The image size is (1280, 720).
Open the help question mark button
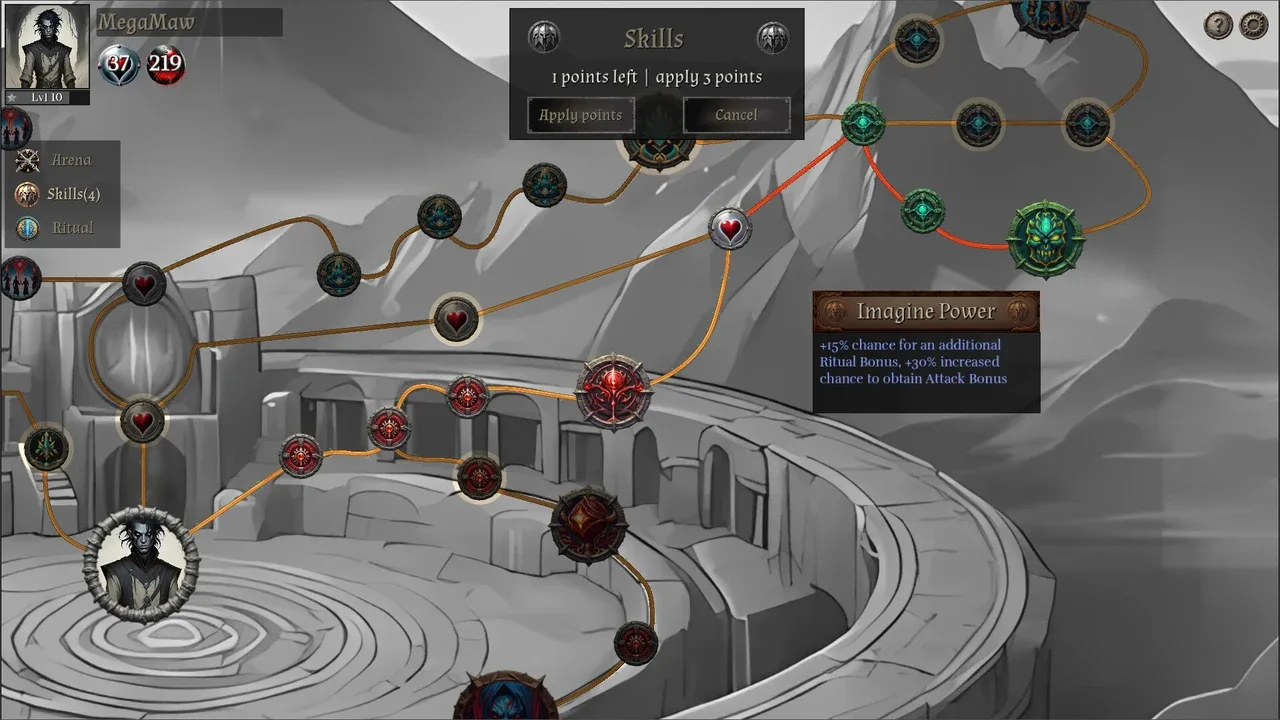(1218, 25)
